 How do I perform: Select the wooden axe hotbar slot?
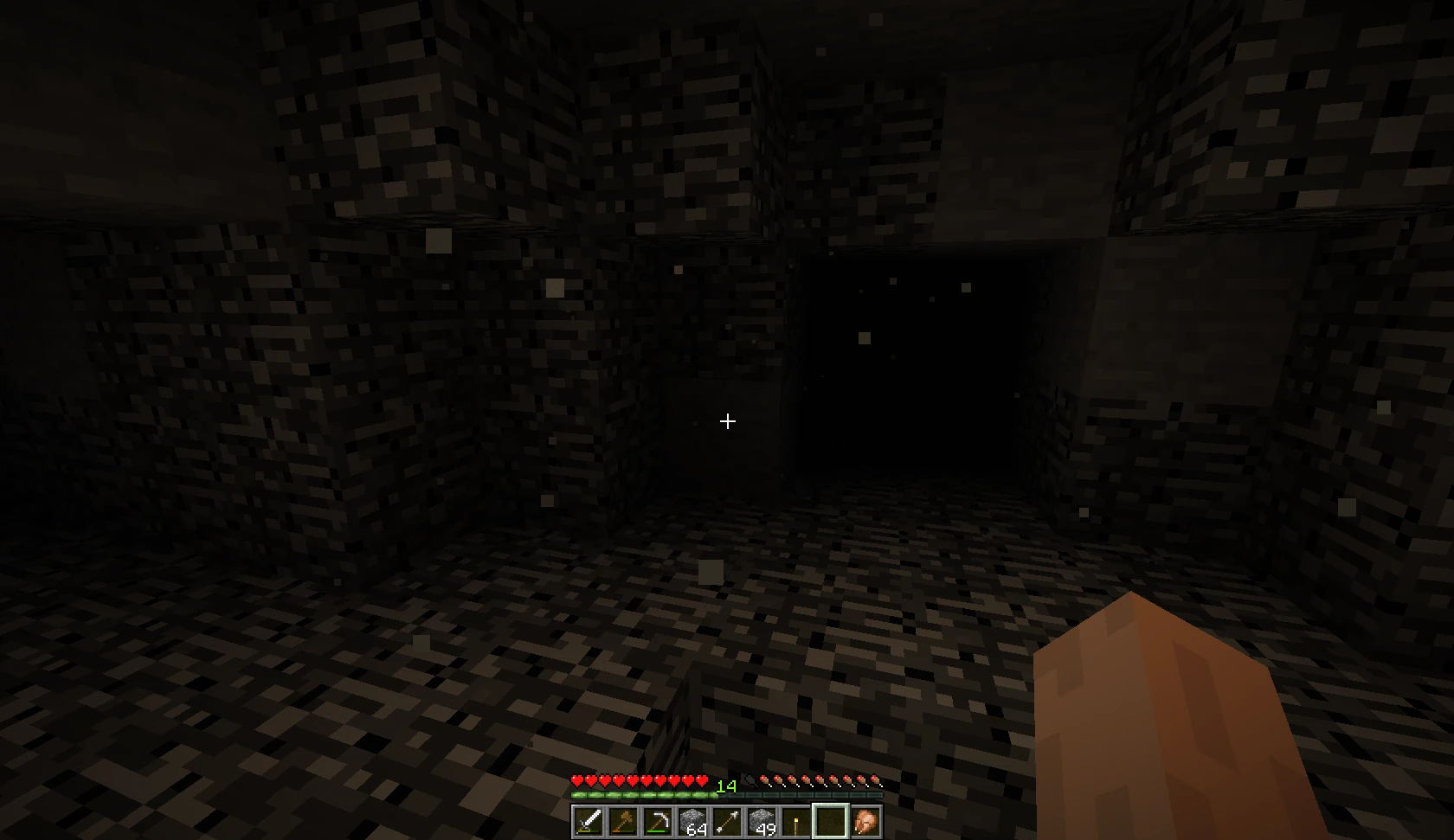622,820
